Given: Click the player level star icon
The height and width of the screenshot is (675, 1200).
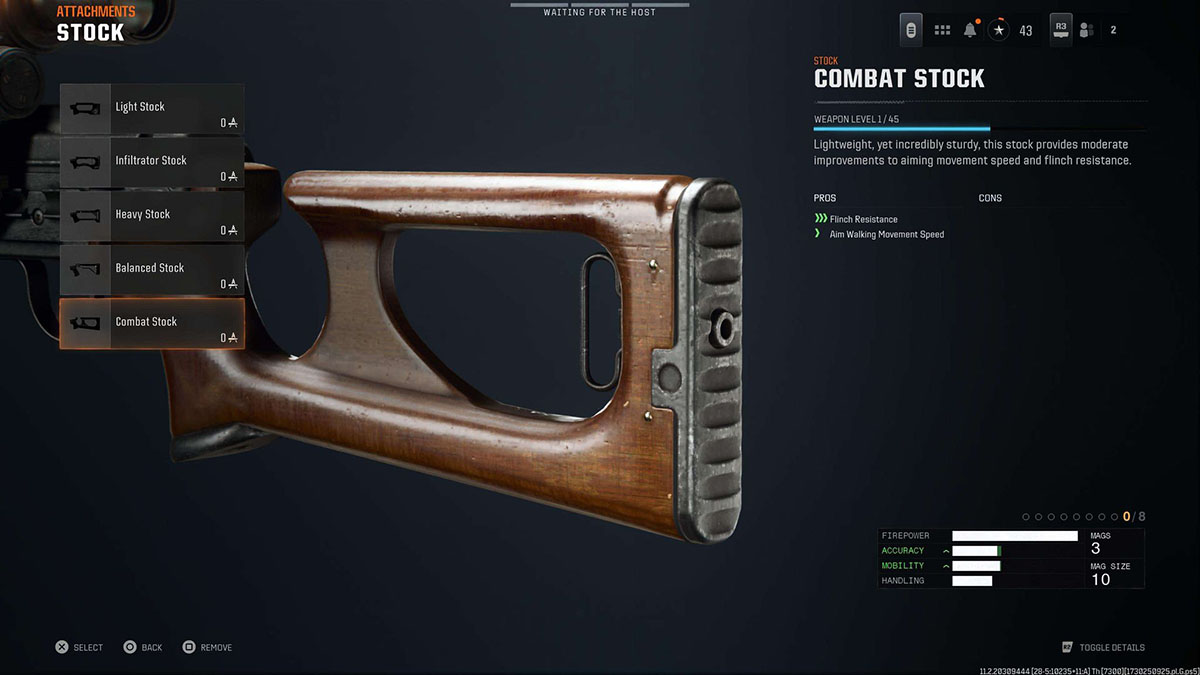Looking at the screenshot, I should pyautogui.click(x=999, y=30).
